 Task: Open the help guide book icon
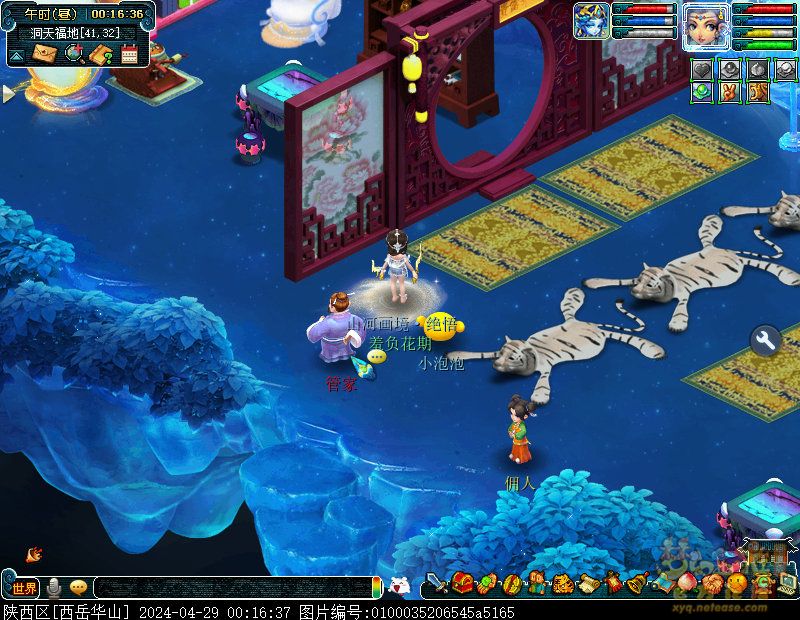coord(100,54)
